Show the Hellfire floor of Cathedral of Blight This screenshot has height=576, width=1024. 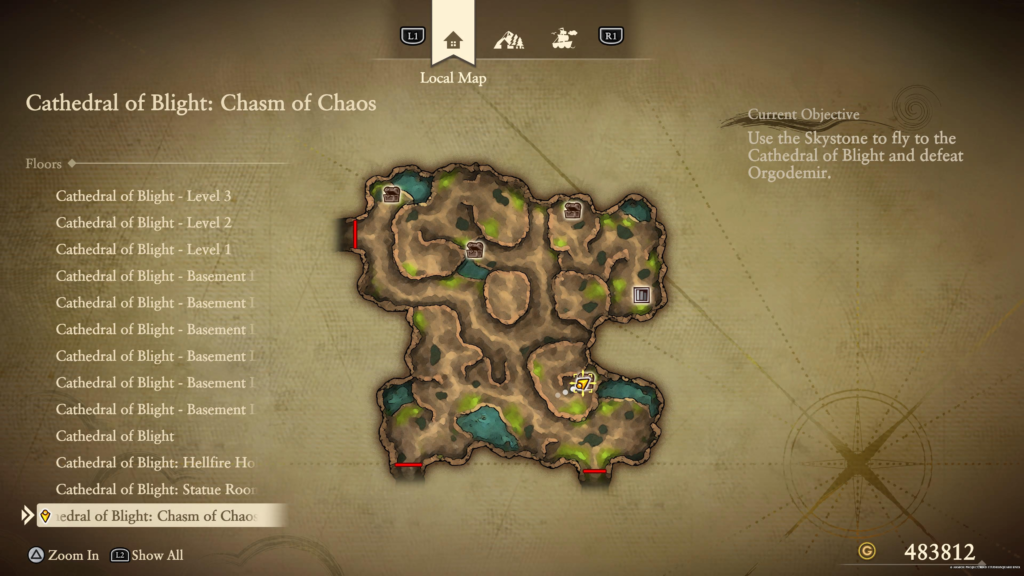[x=155, y=463]
